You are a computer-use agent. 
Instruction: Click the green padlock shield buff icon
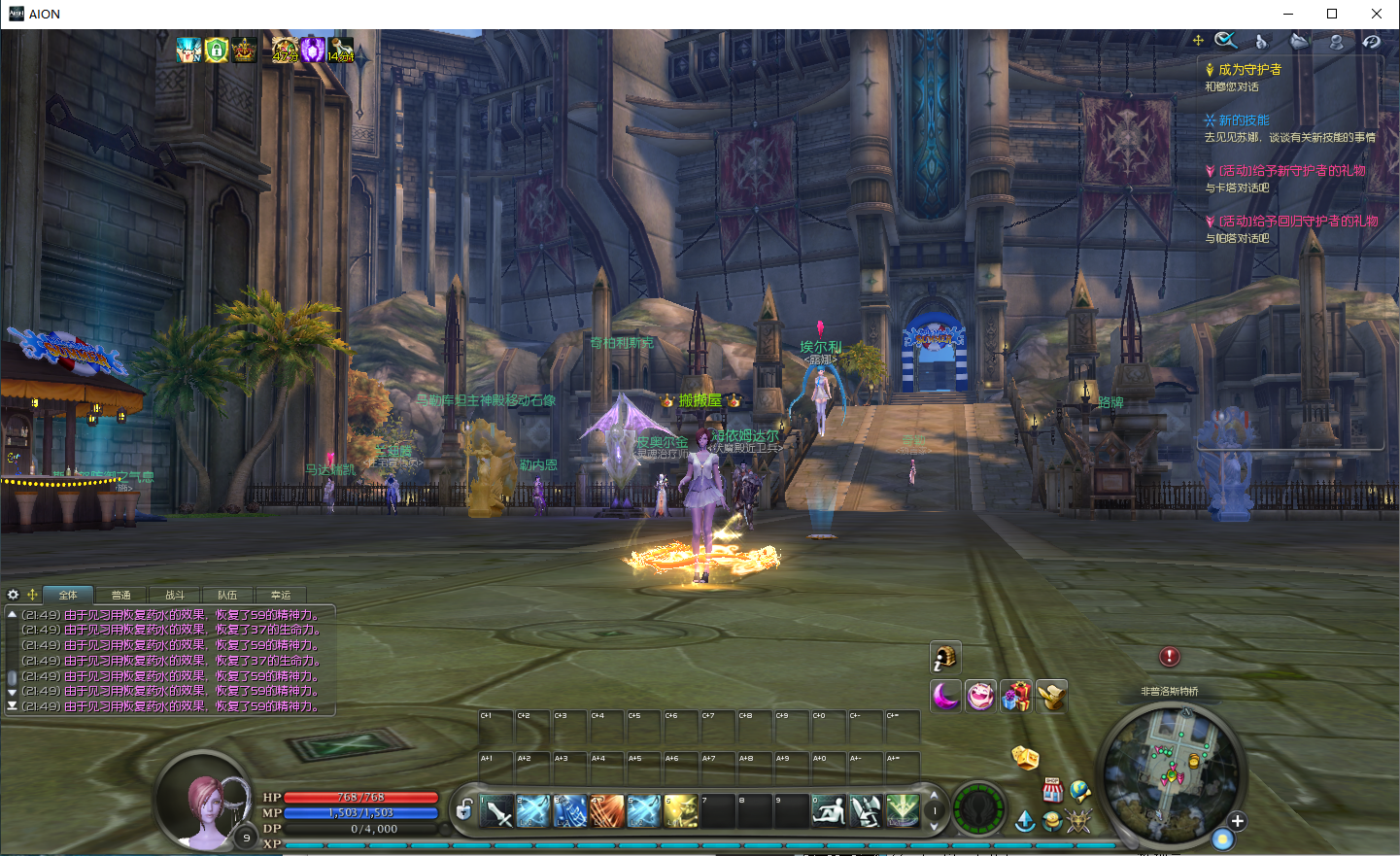click(x=216, y=50)
